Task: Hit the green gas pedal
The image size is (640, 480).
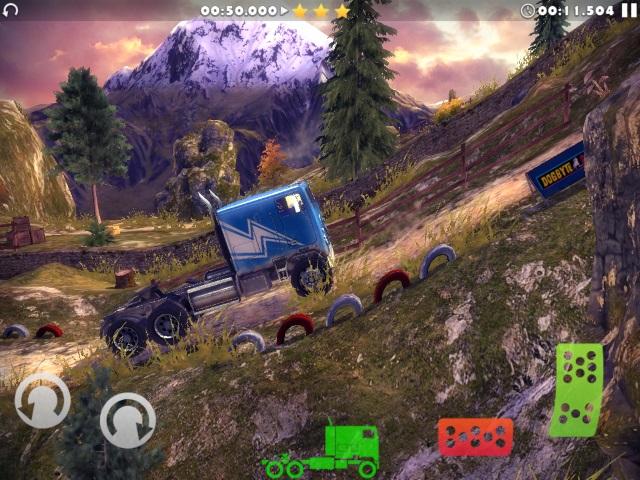Action: click(x=577, y=390)
